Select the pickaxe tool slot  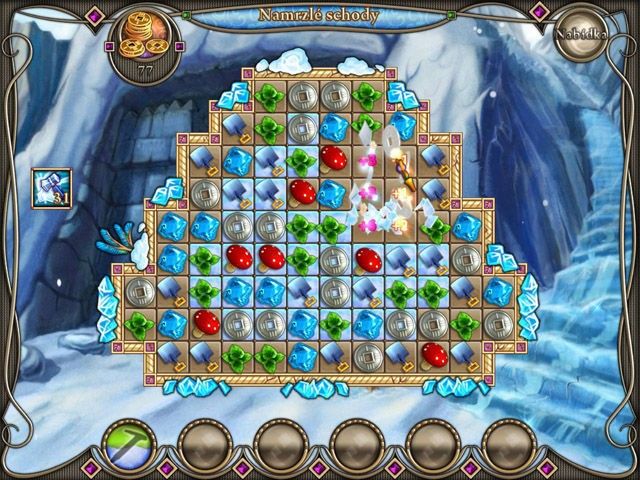tap(126, 441)
